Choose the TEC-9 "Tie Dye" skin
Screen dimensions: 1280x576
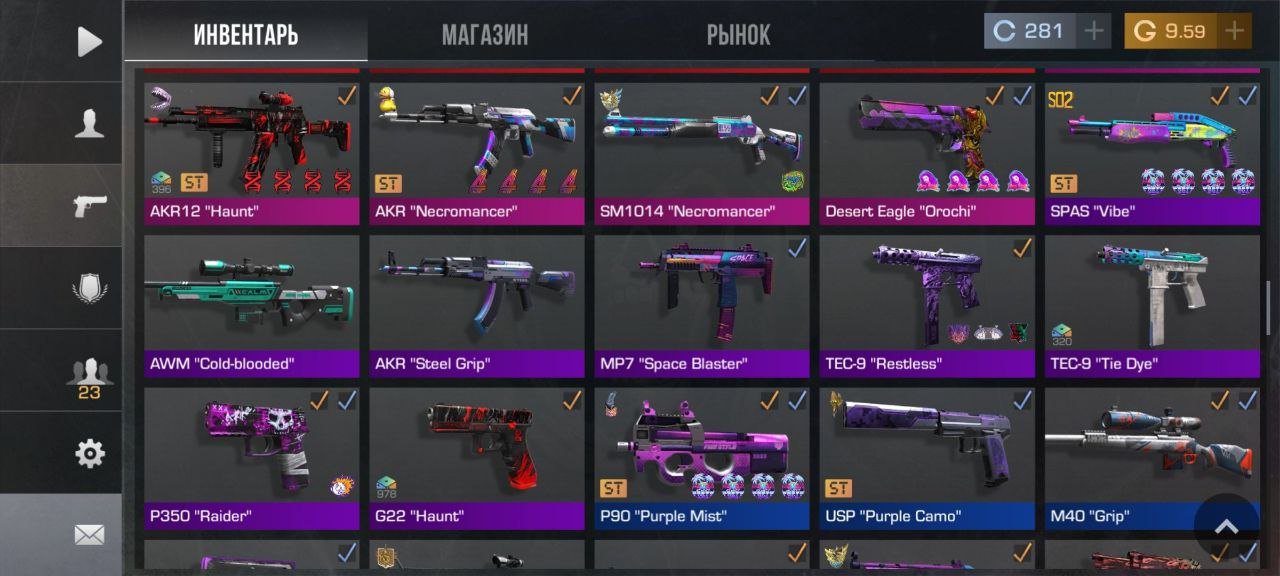pyautogui.click(x=1151, y=302)
